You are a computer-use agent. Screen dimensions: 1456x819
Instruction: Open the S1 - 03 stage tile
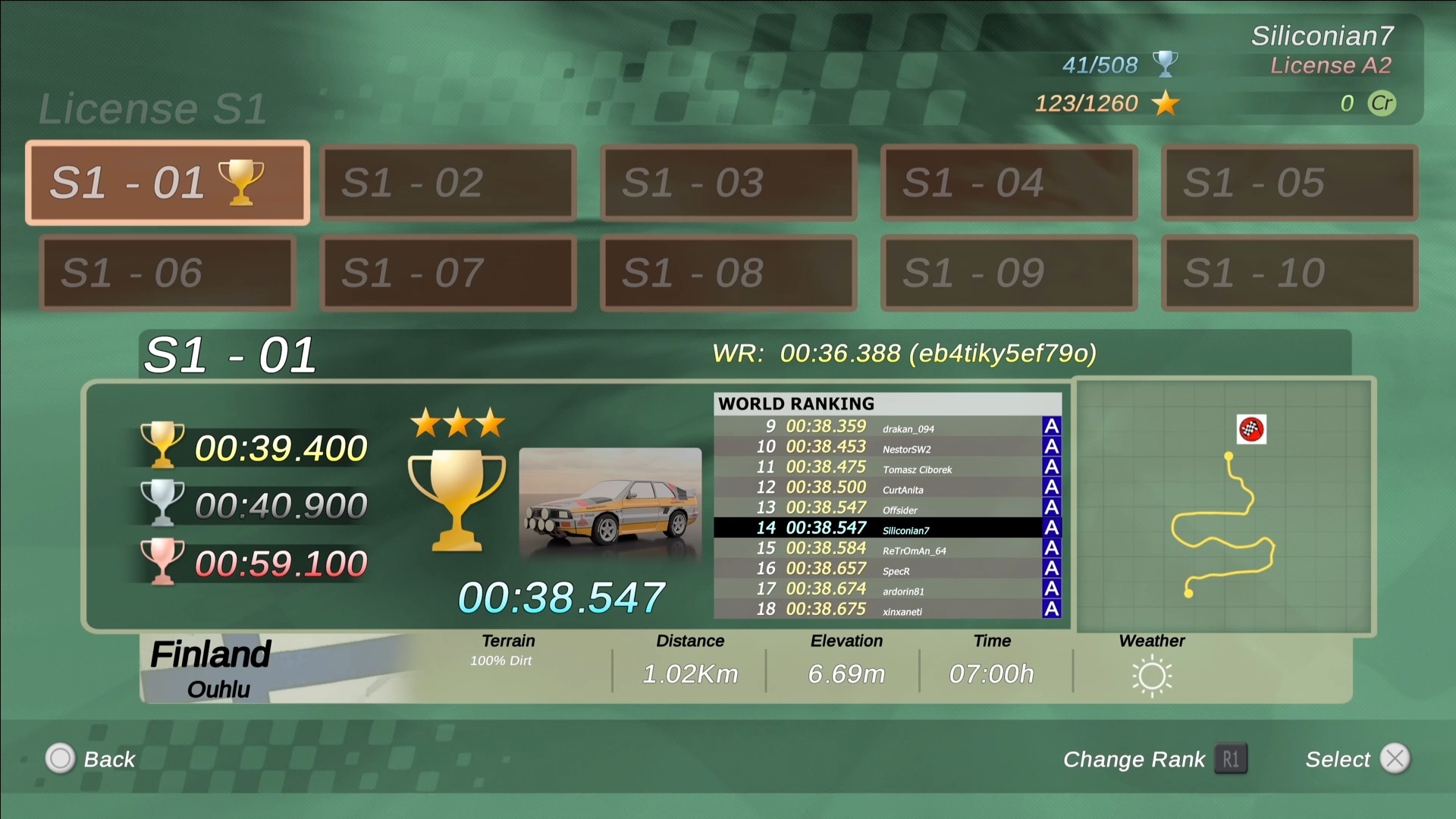(x=729, y=183)
